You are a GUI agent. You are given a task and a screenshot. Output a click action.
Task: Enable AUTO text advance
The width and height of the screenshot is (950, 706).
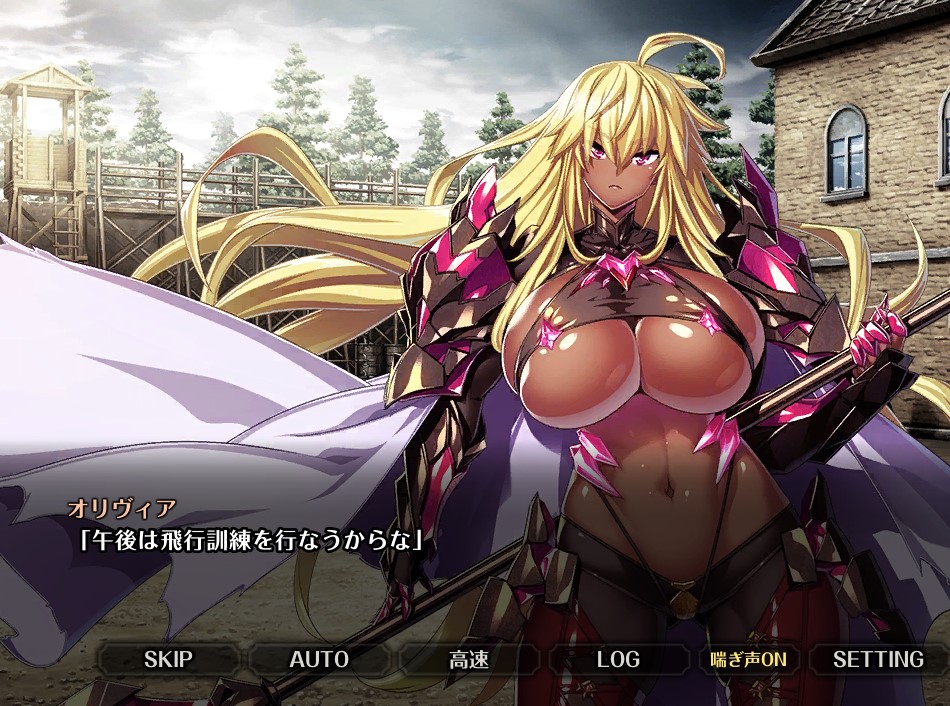click(319, 659)
